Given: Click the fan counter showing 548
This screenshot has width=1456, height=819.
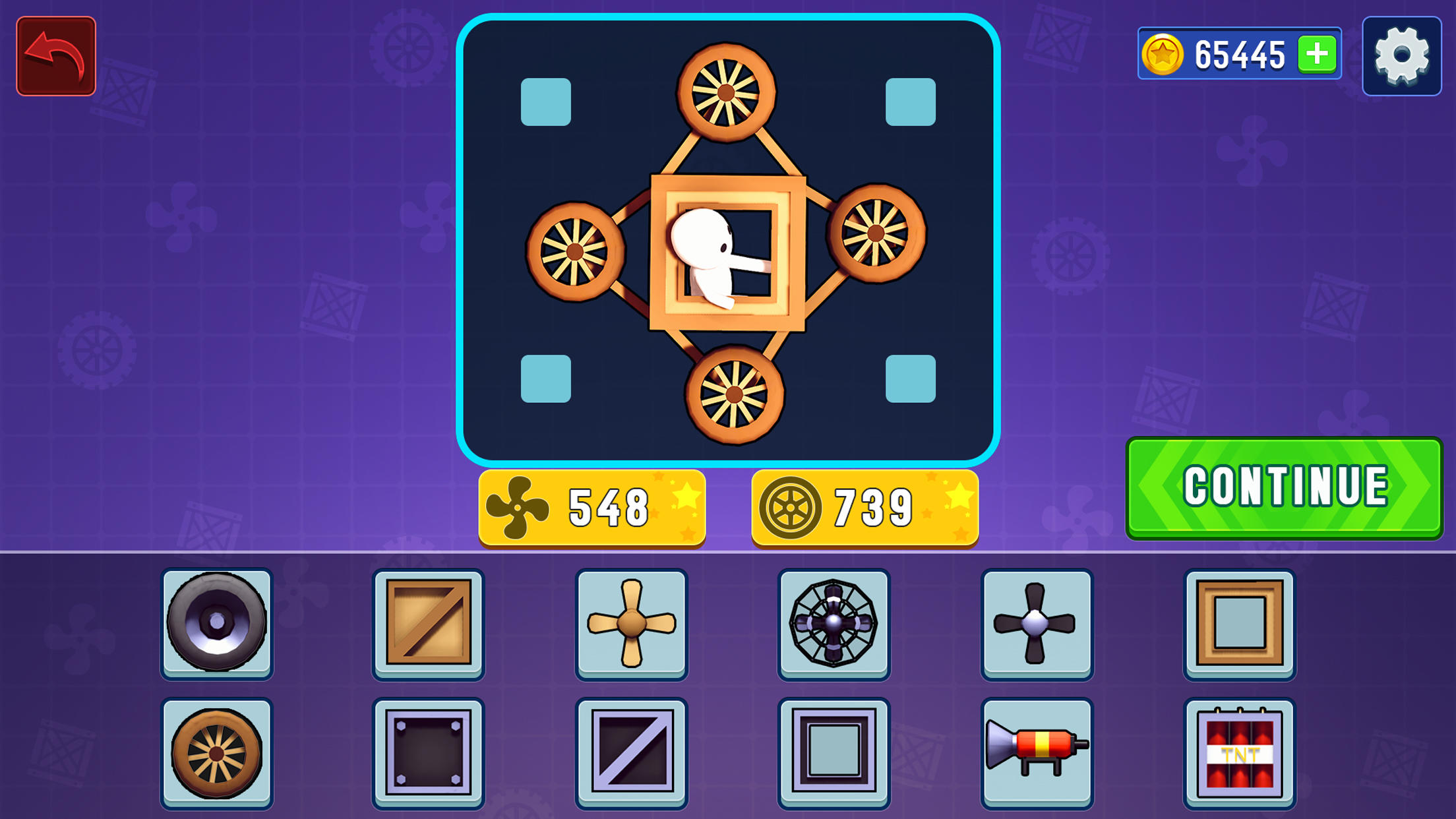Looking at the screenshot, I should [591, 505].
